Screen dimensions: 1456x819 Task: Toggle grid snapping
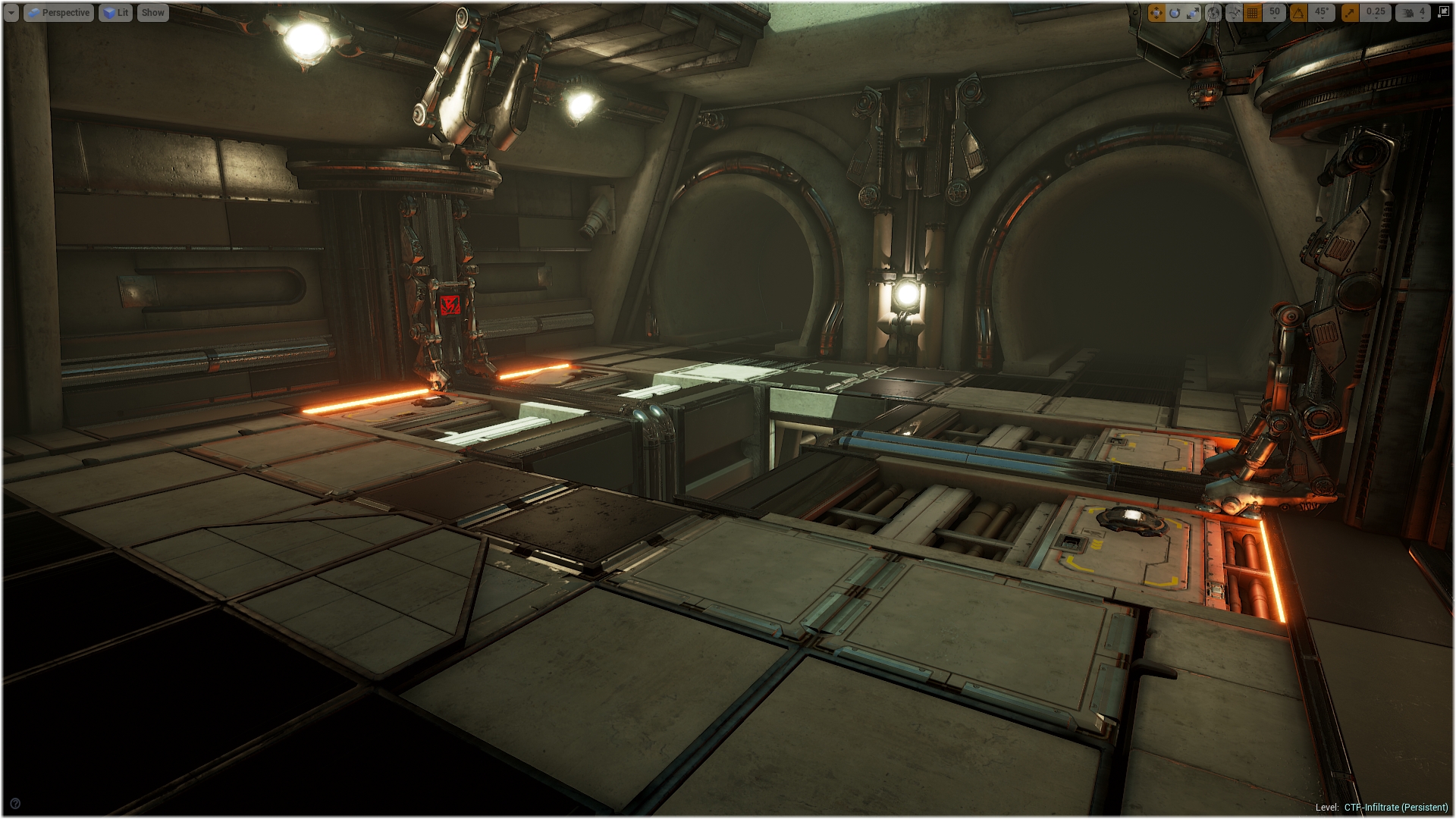1253,13
